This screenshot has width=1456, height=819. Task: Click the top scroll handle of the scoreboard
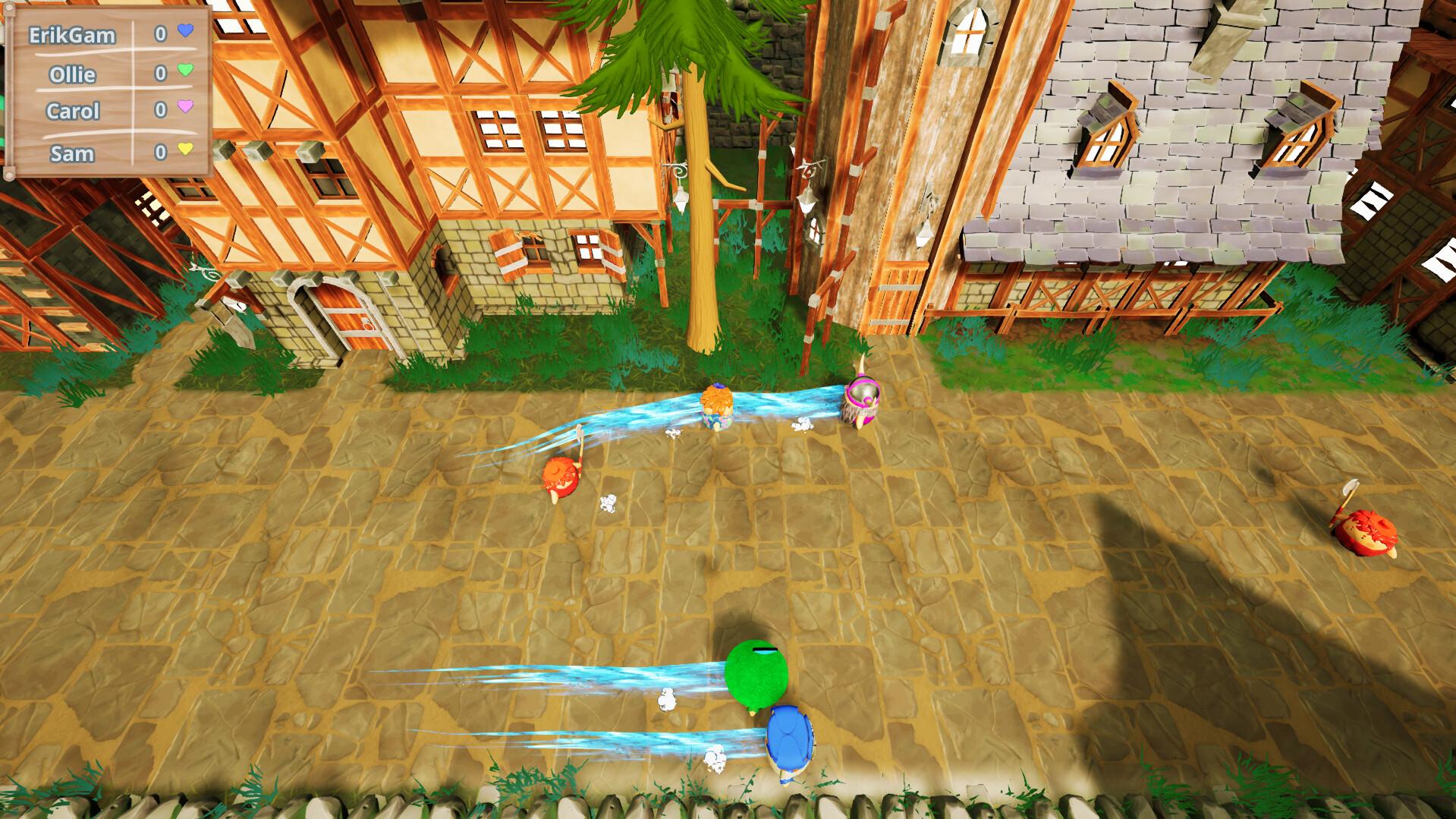[10, 9]
